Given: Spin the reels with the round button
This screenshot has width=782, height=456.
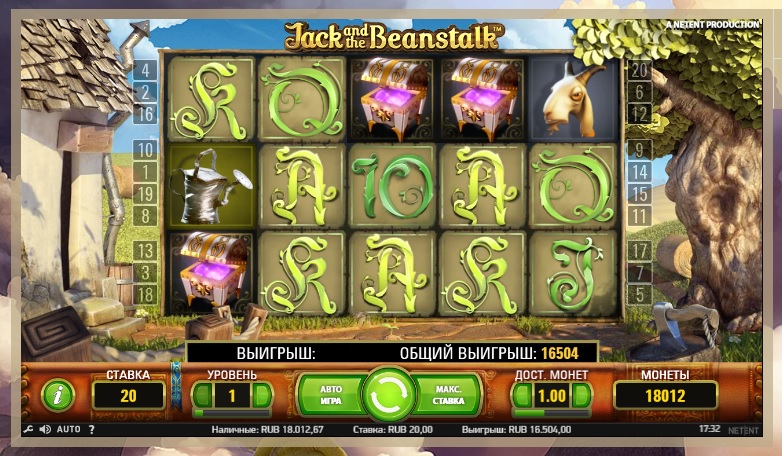Looking at the screenshot, I should [x=389, y=394].
